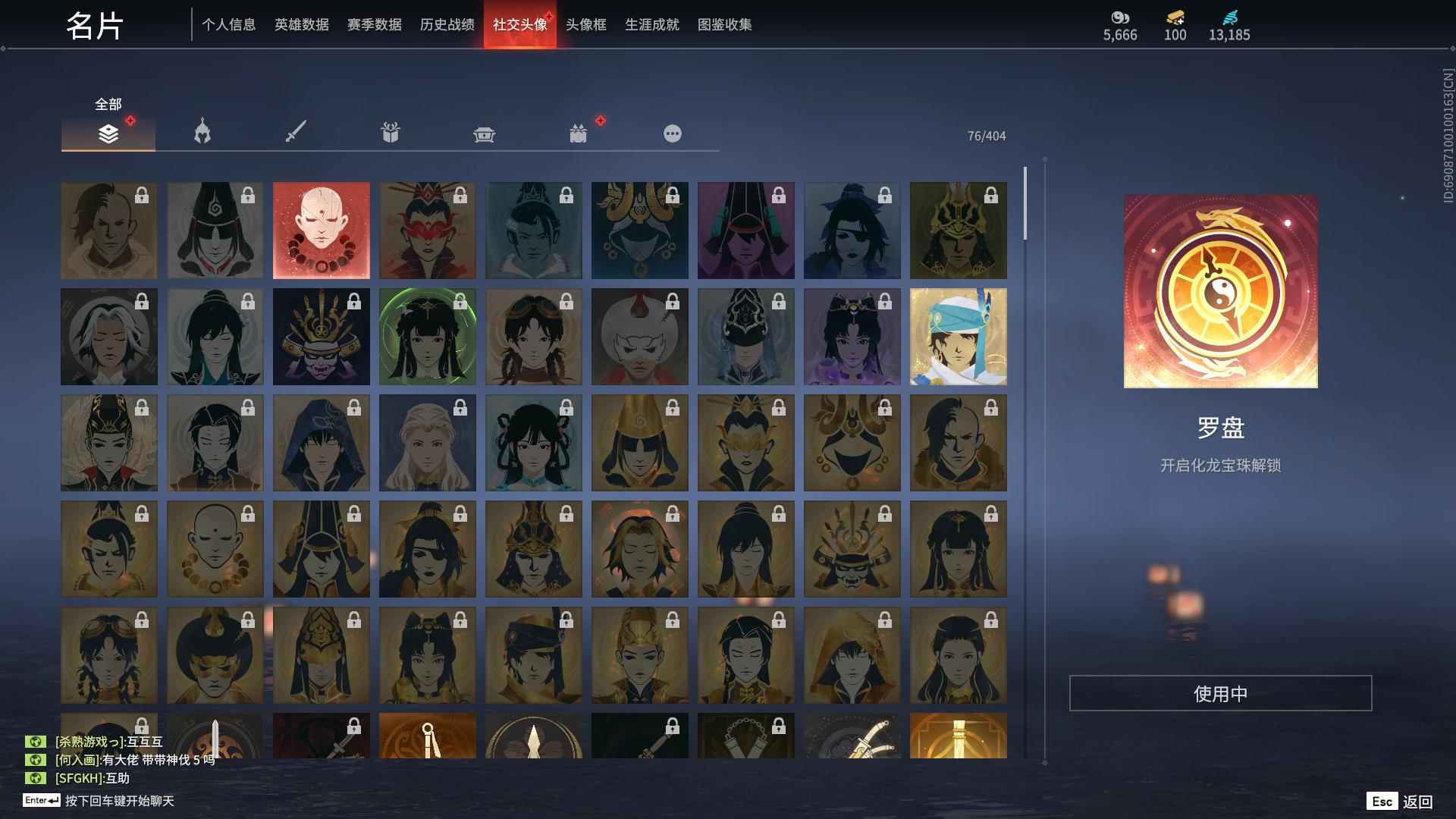The image size is (1456, 819).
Task: Select the sword category filter icon
Action: pos(296,133)
